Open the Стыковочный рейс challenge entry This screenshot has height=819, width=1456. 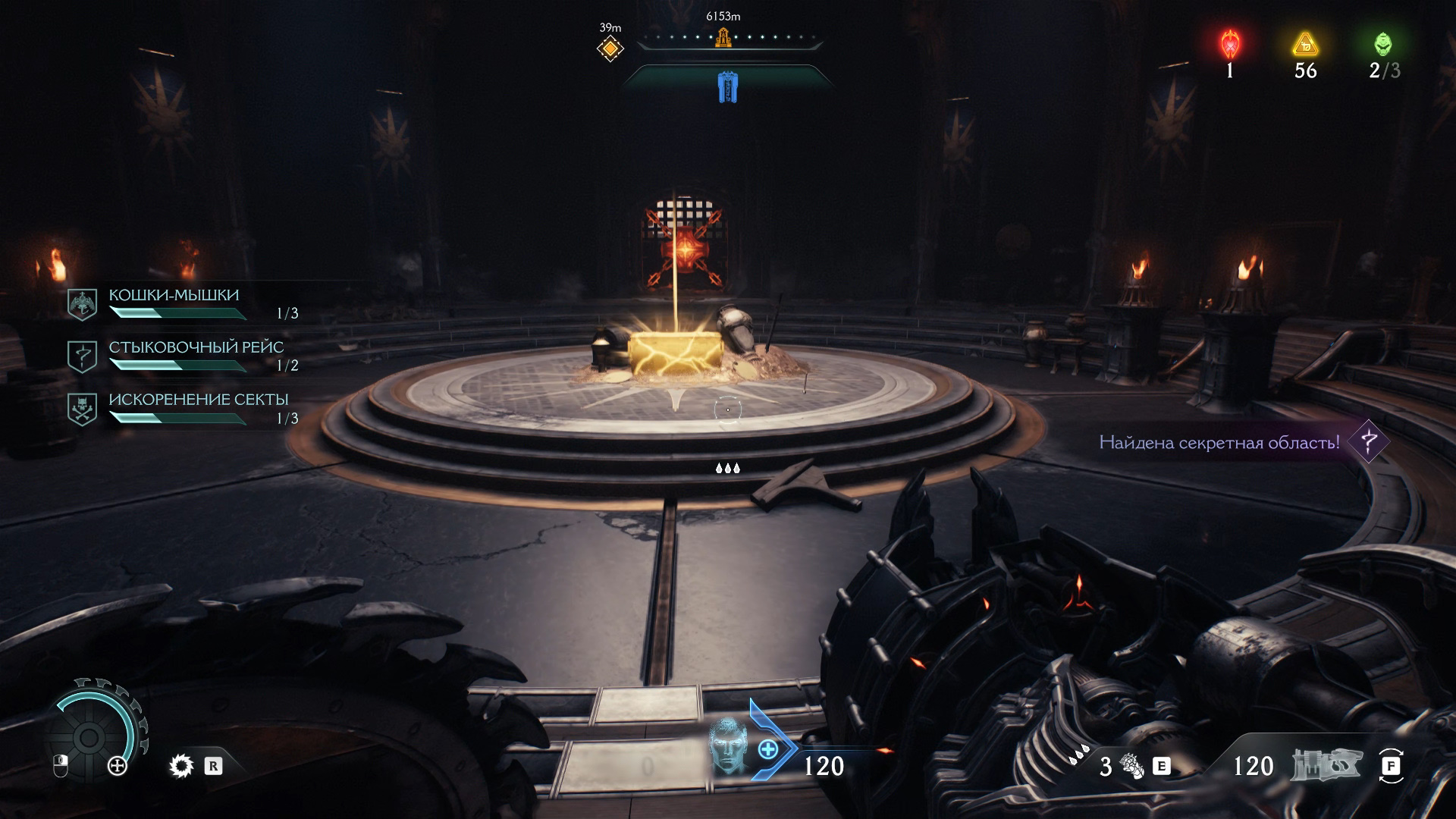(x=196, y=348)
